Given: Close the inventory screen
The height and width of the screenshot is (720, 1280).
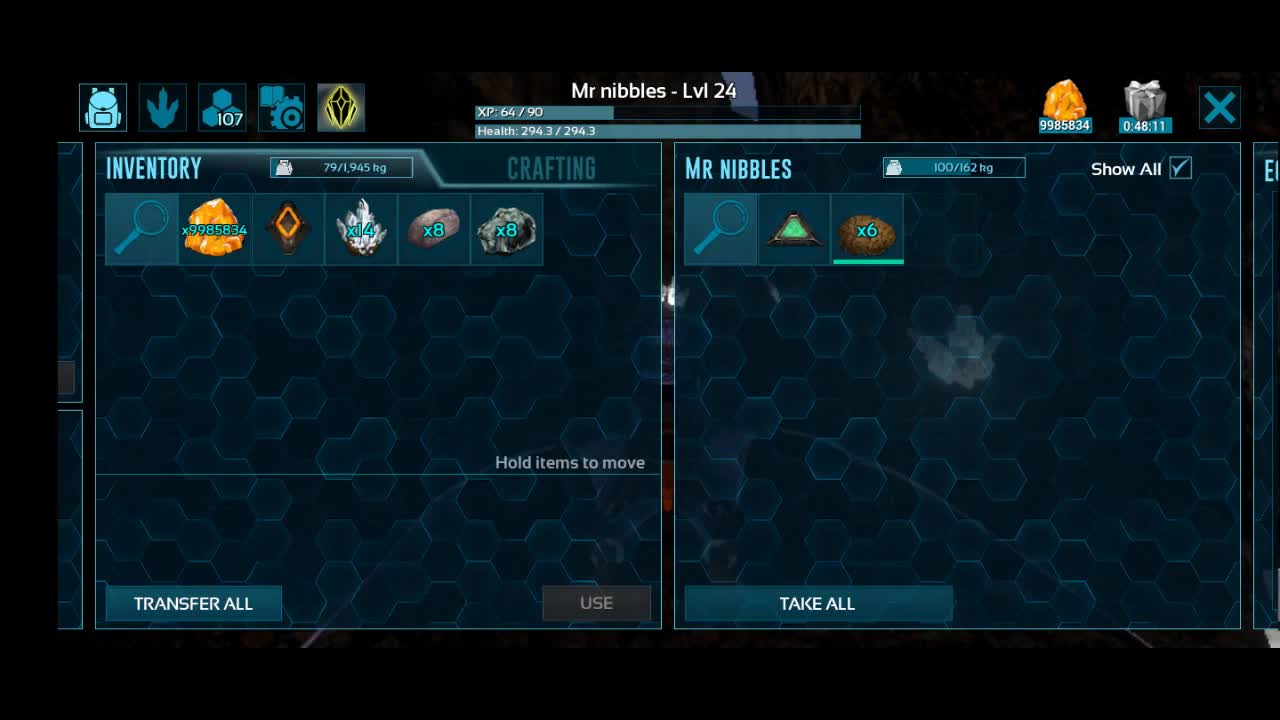Looking at the screenshot, I should coord(1219,107).
